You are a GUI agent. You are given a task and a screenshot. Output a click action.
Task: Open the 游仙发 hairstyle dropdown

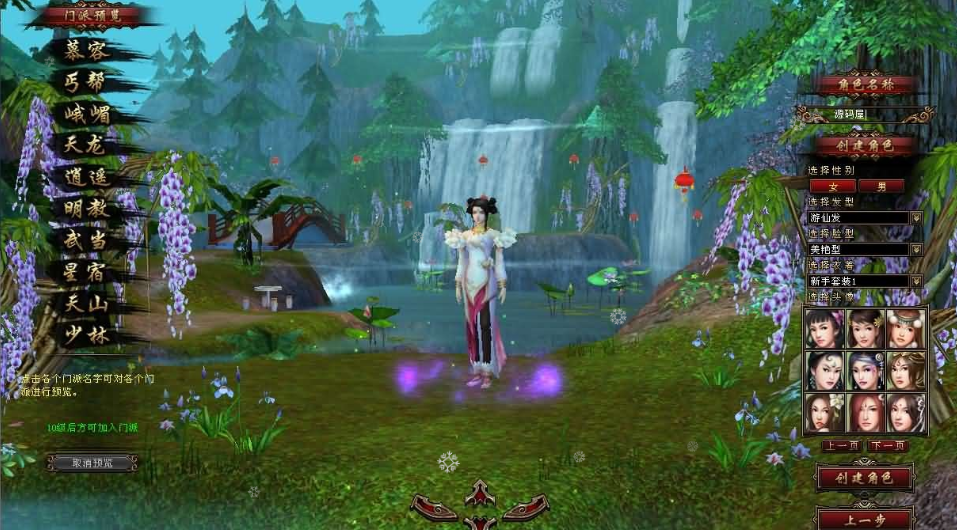point(915,217)
